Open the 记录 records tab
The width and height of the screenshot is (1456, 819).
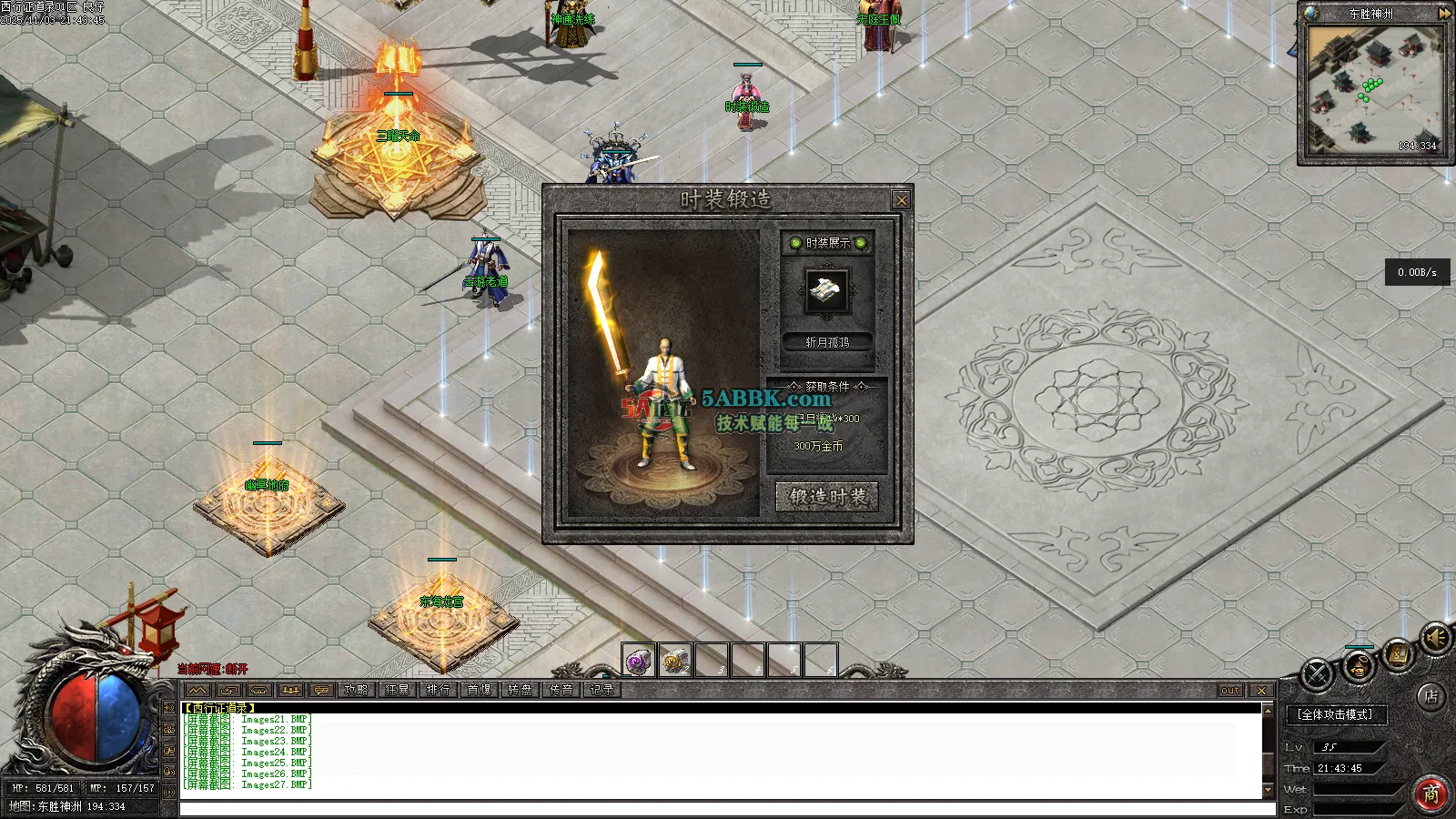tap(602, 691)
